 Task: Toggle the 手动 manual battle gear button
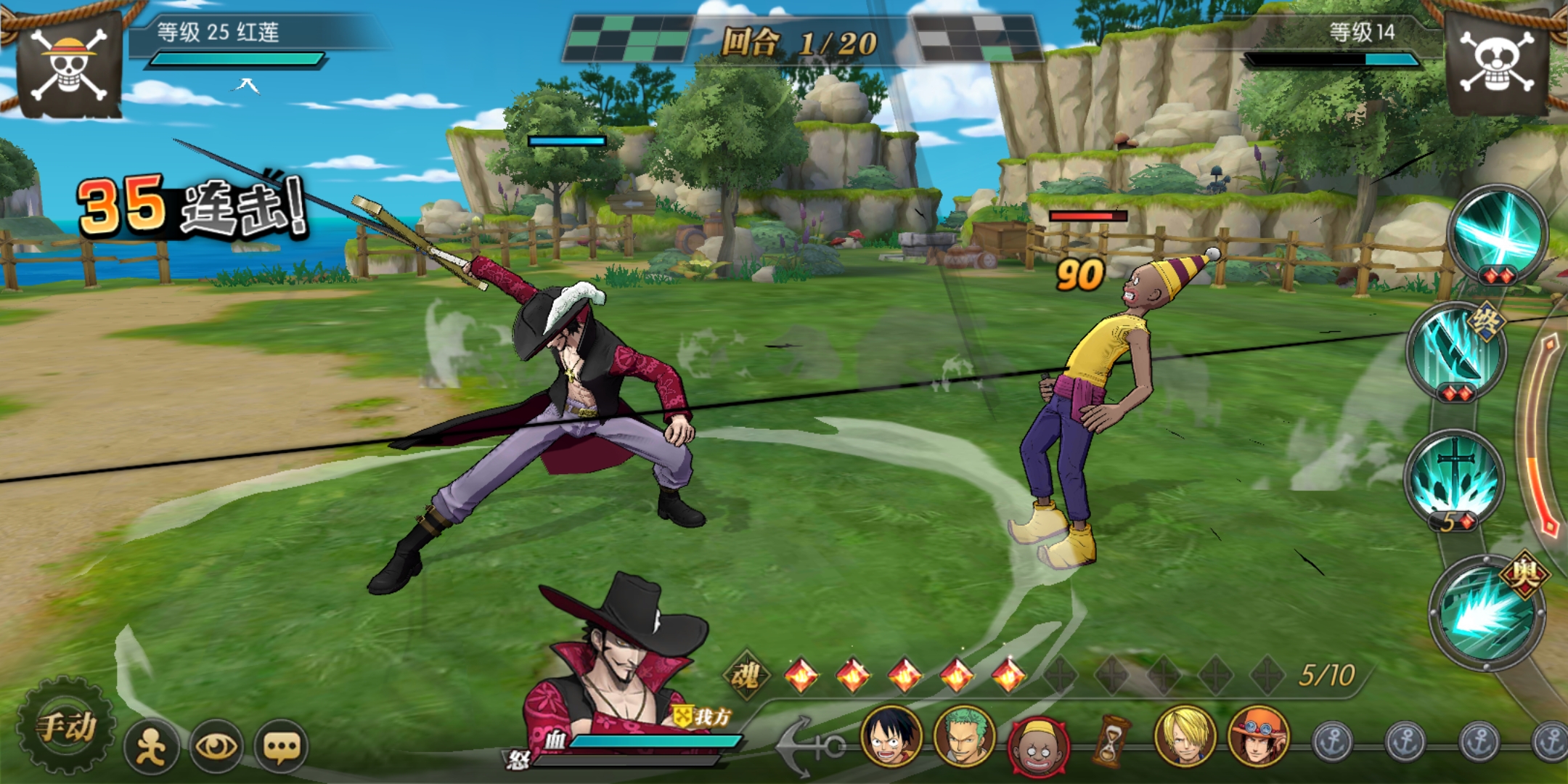67,727
